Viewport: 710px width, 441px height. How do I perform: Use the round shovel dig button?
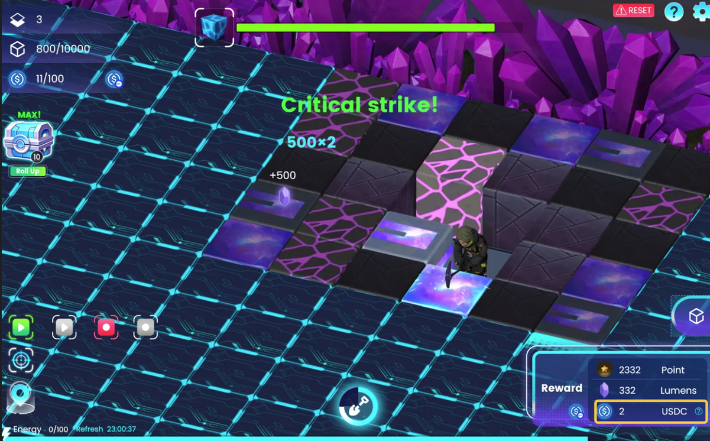(355, 403)
